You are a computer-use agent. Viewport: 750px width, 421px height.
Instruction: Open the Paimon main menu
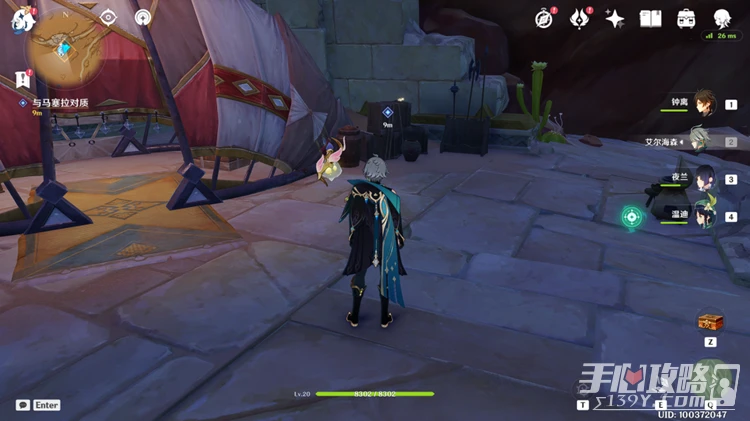point(22,19)
